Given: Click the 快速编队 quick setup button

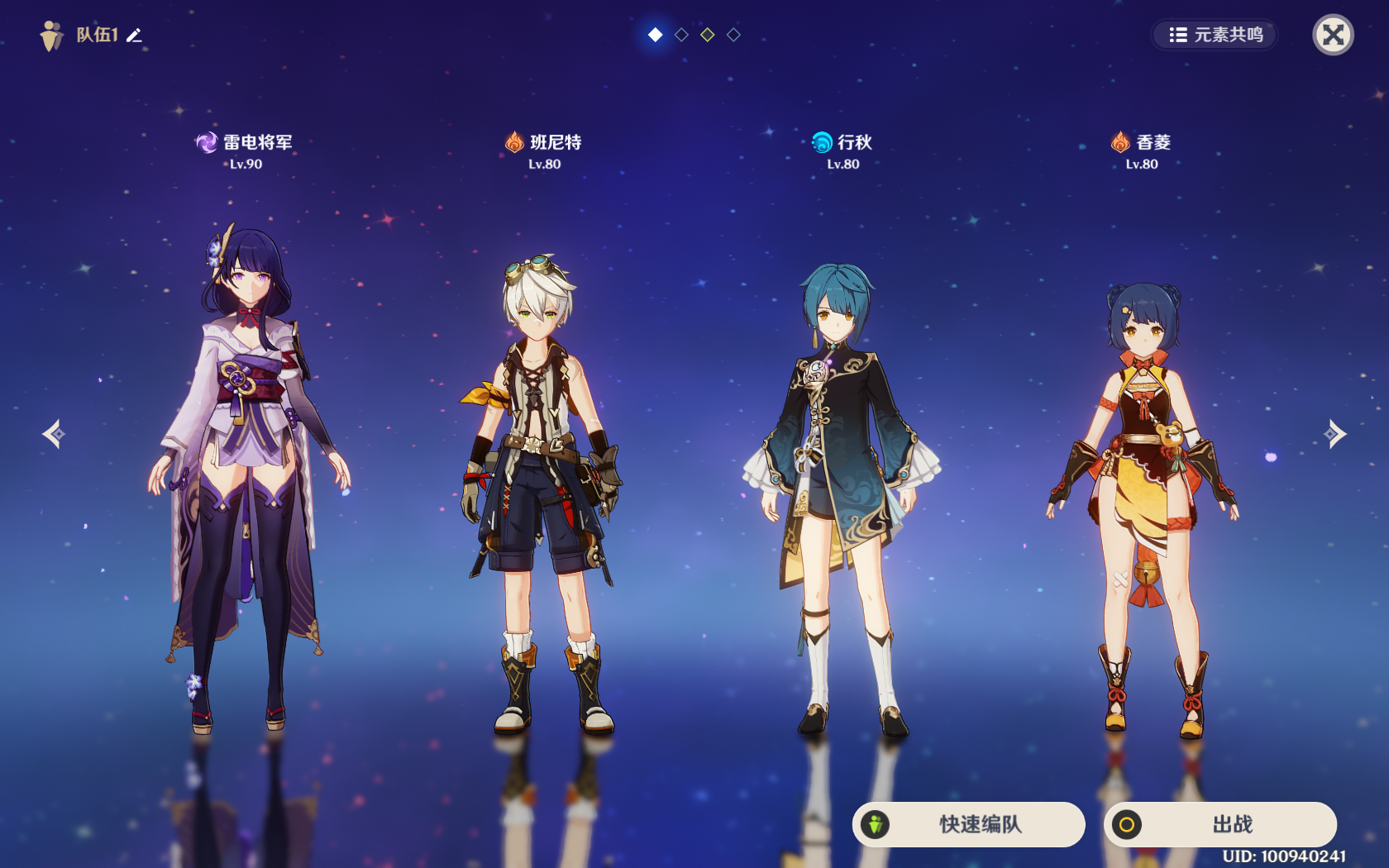Looking at the screenshot, I should pos(969,824).
